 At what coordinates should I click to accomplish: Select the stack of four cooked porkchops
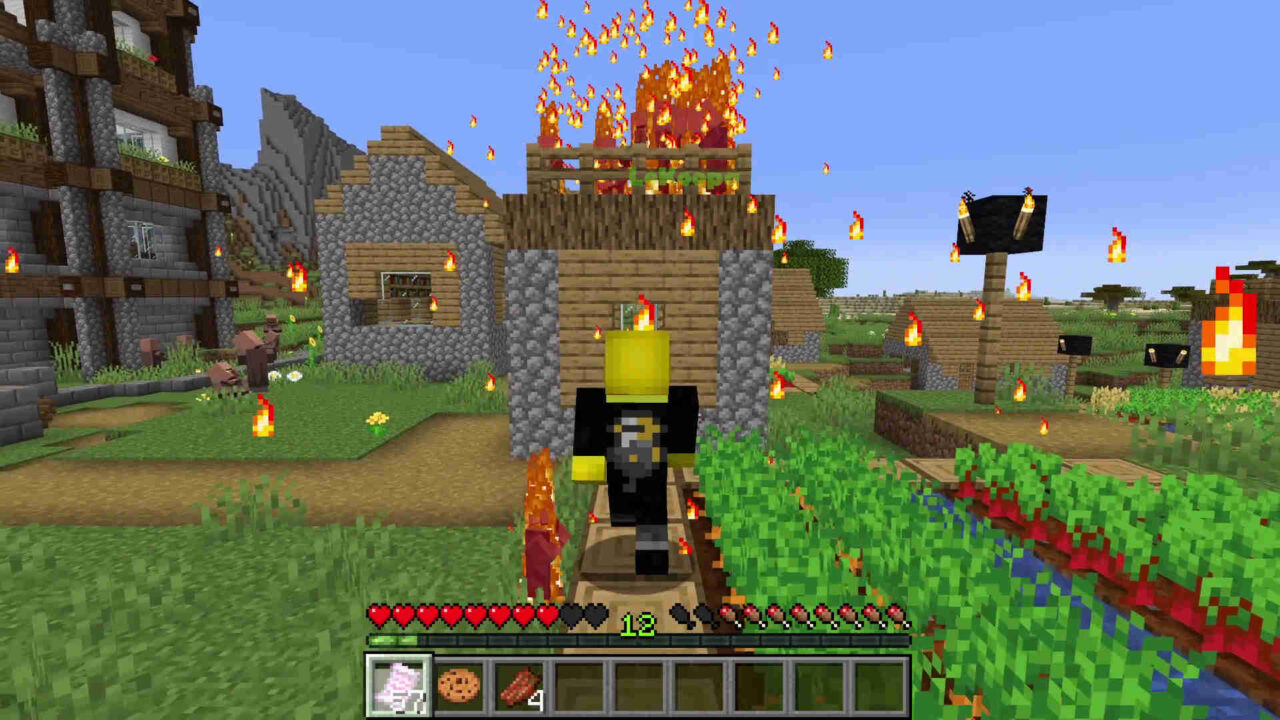(518, 687)
